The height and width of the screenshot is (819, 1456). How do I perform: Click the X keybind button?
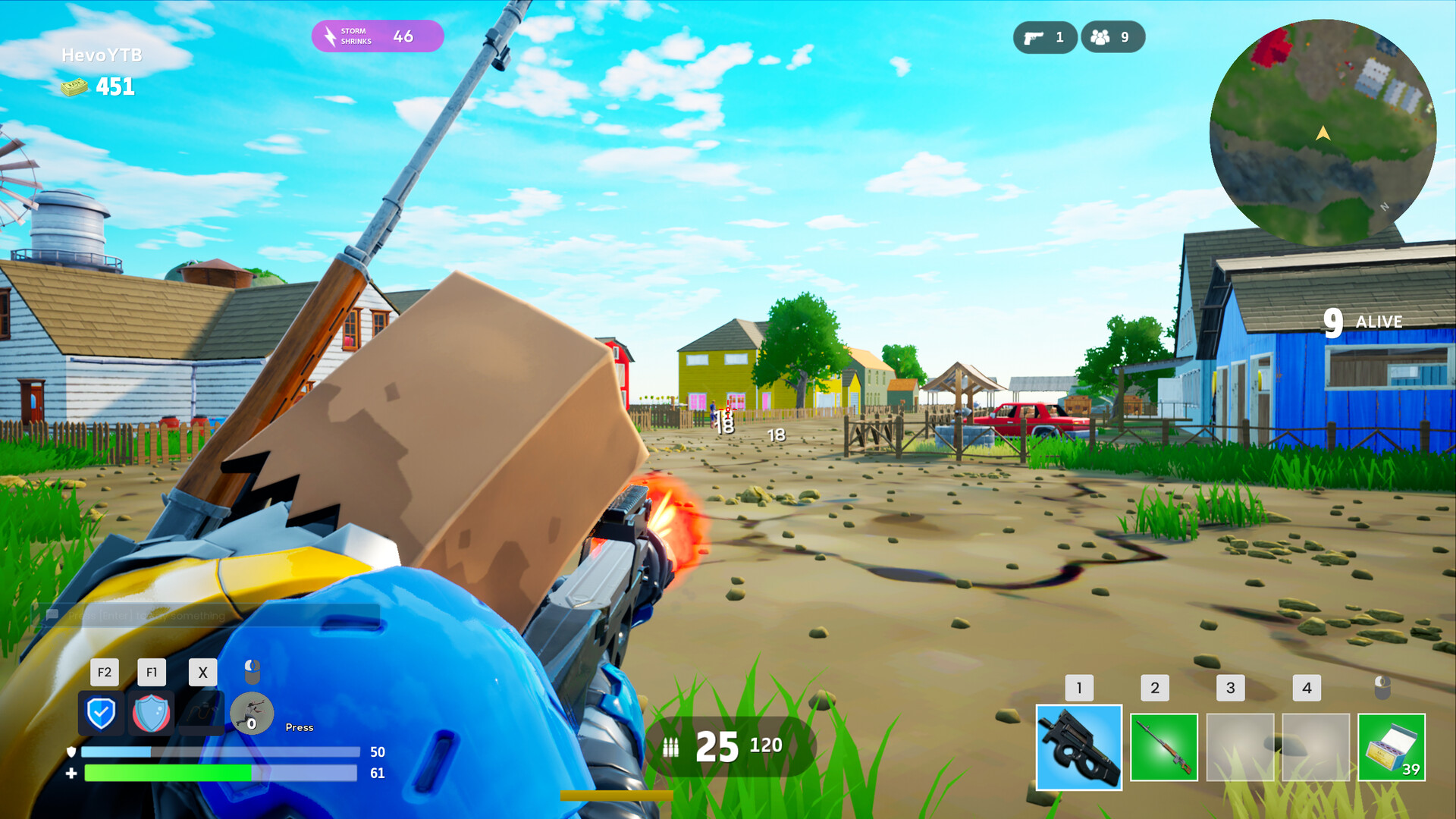pyautogui.click(x=202, y=672)
